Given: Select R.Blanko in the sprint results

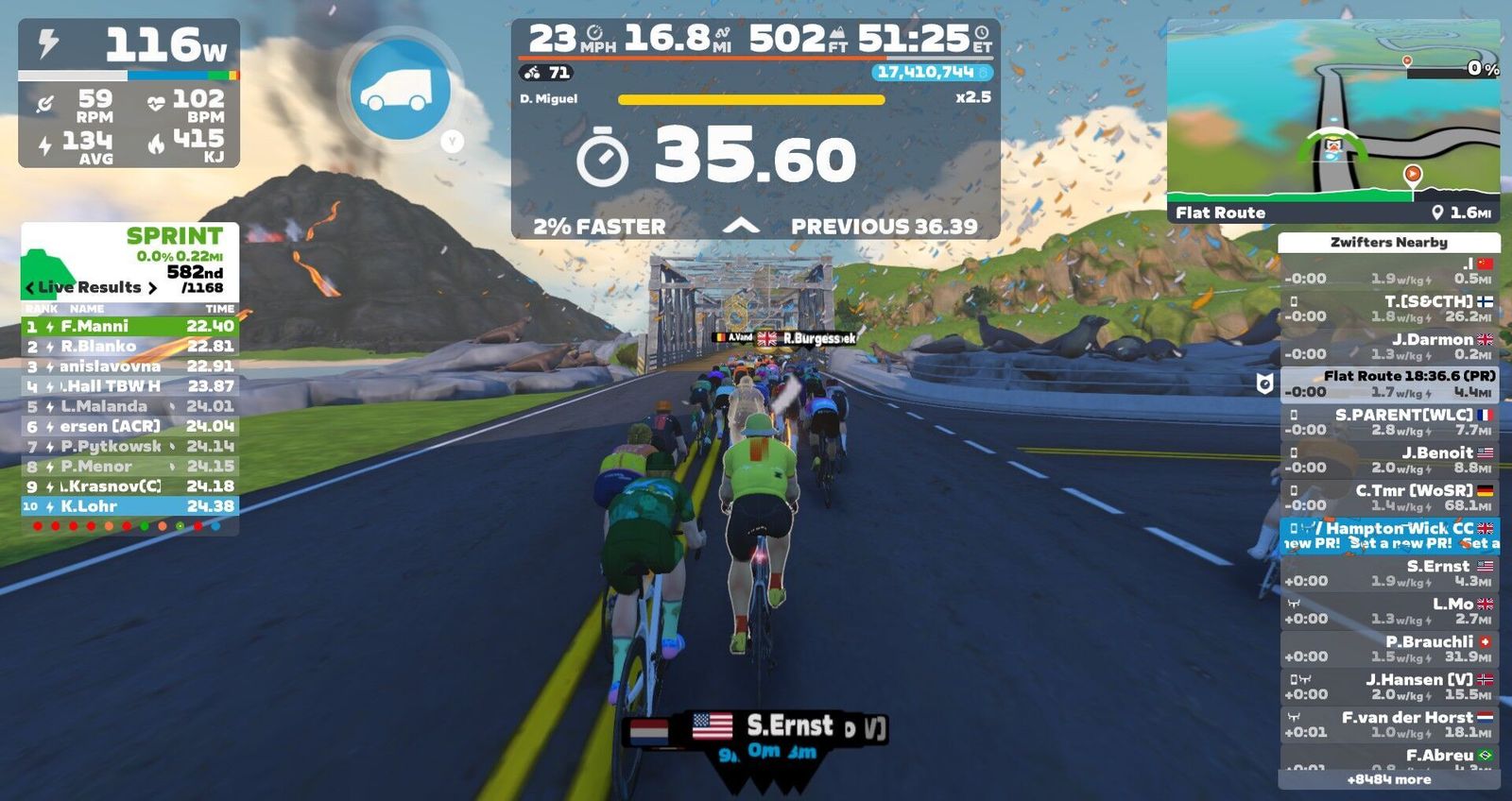Looking at the screenshot, I should [129, 347].
